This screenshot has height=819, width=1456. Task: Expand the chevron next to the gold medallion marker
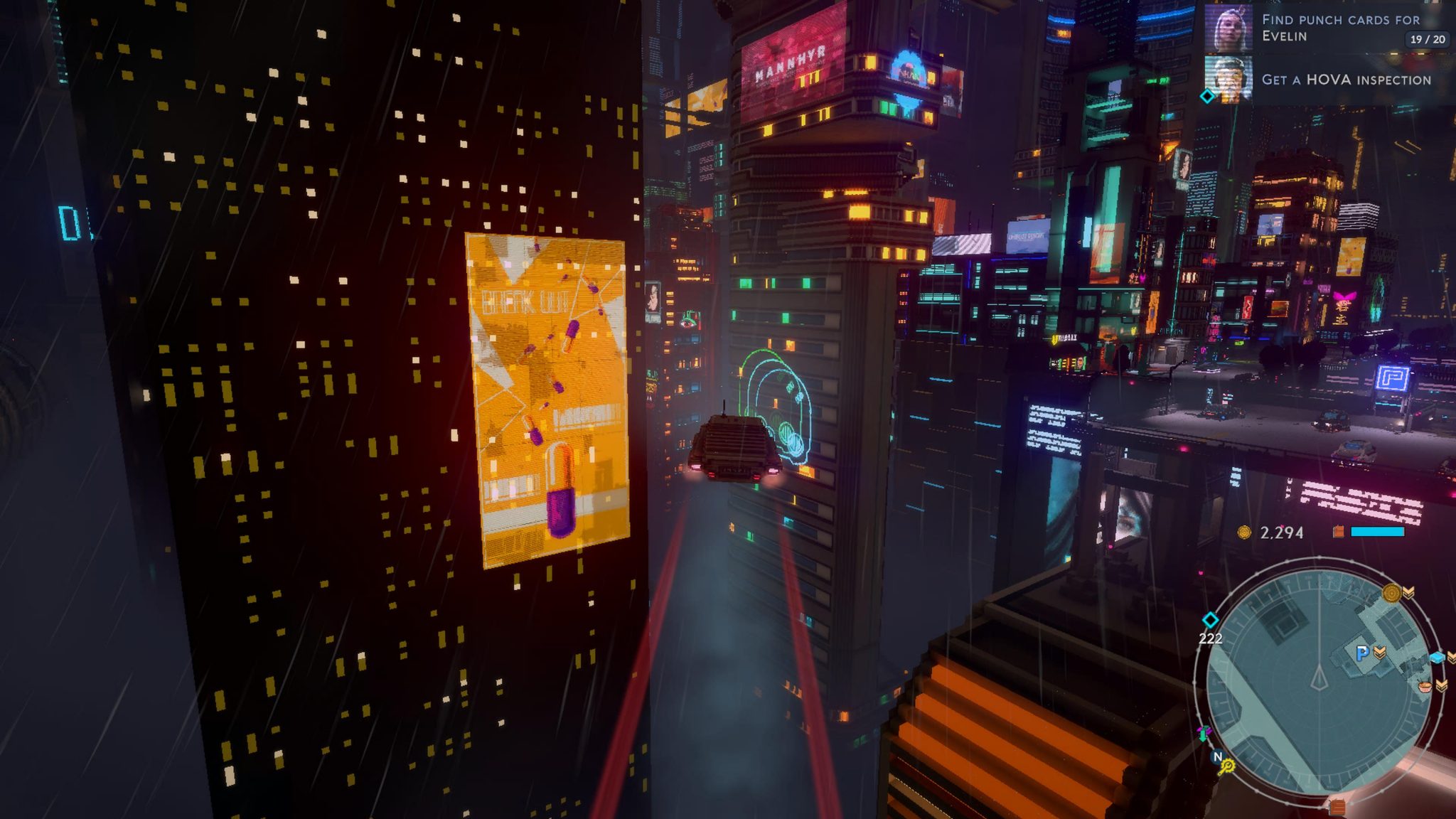[1408, 593]
